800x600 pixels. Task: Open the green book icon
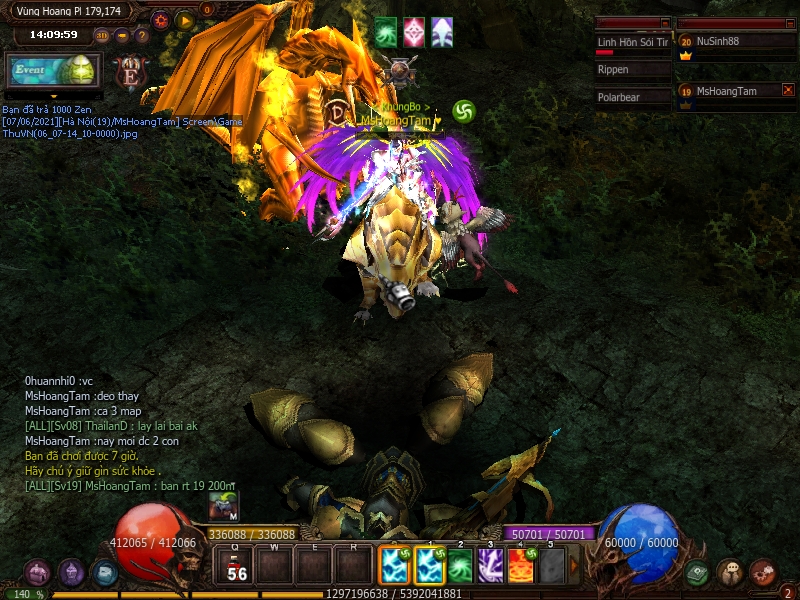click(x=697, y=573)
